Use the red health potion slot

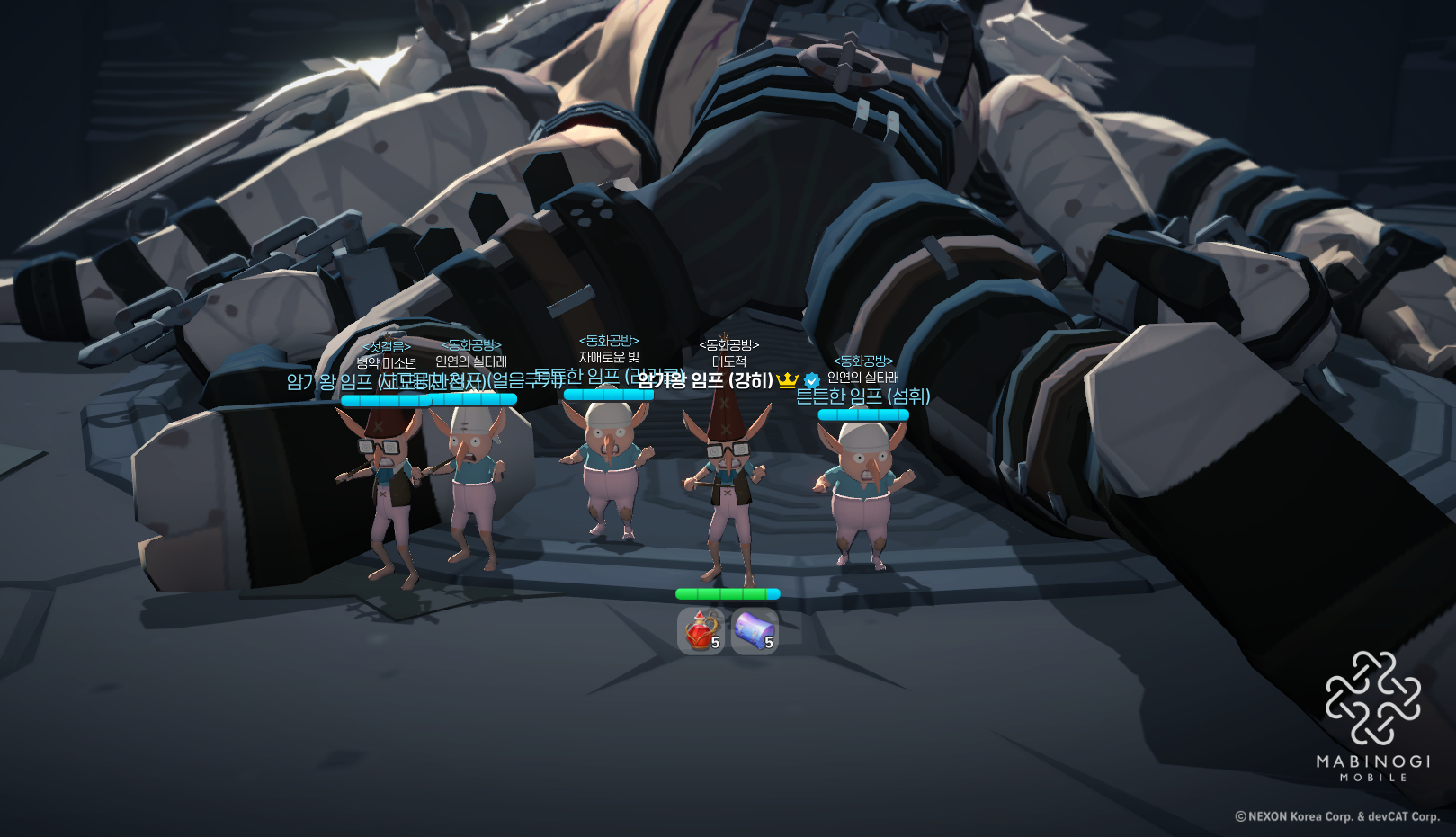click(x=701, y=630)
